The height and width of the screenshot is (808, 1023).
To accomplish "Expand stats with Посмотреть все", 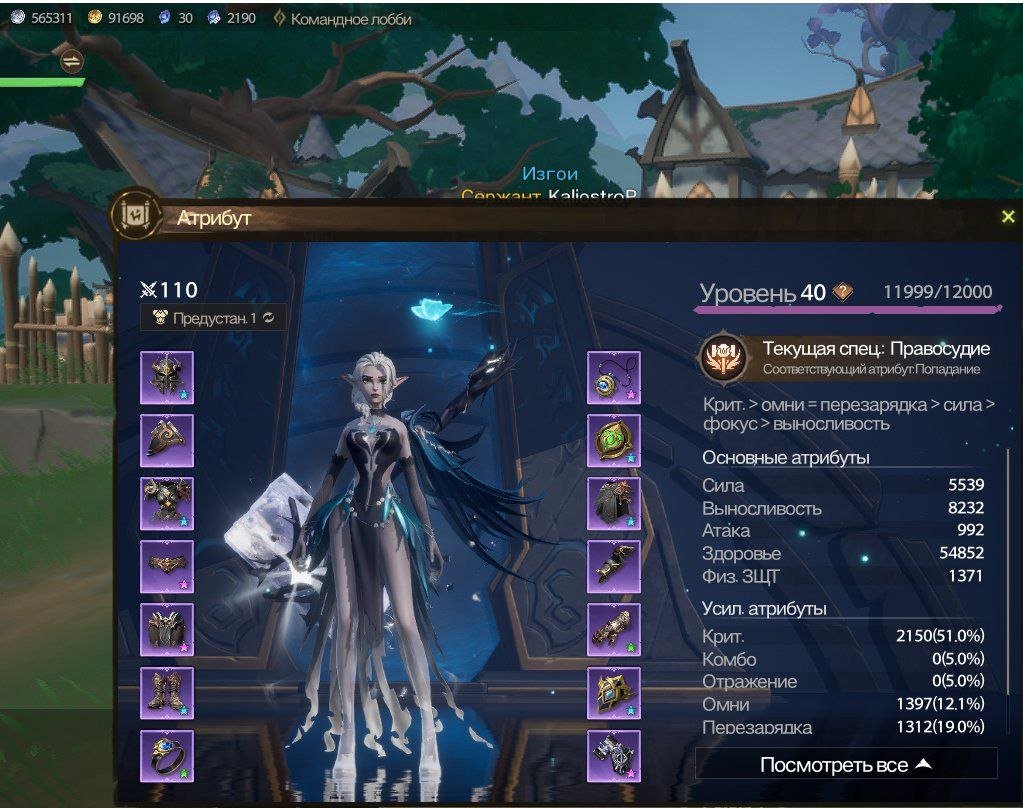I will pyautogui.click(x=846, y=765).
